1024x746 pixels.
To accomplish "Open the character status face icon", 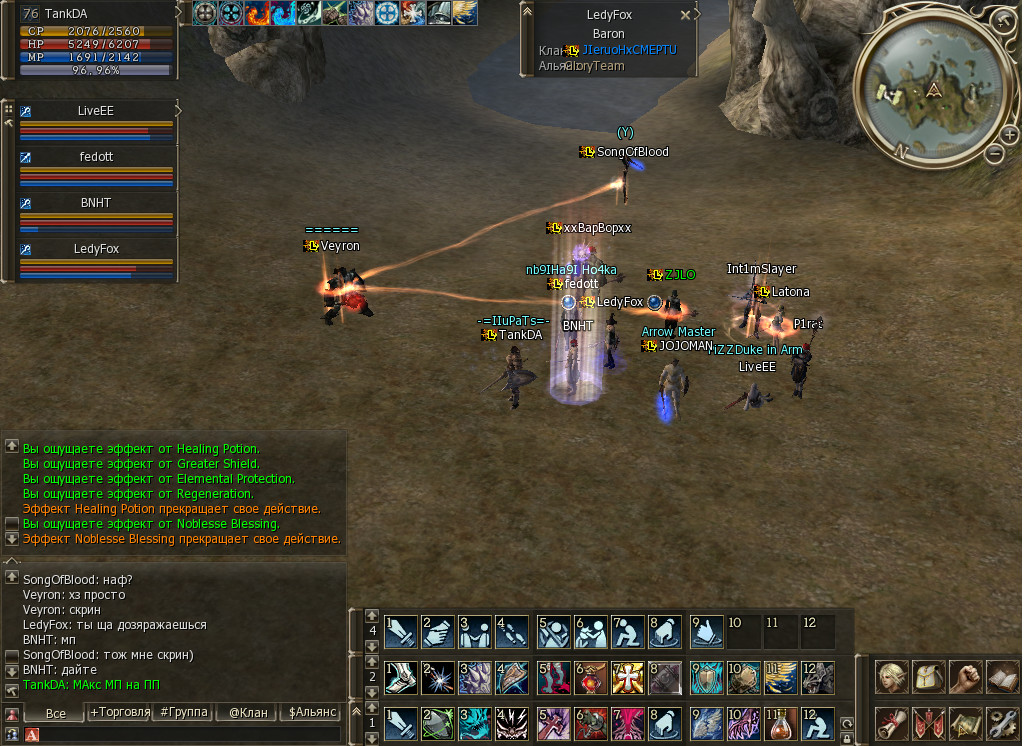I will tap(892, 678).
